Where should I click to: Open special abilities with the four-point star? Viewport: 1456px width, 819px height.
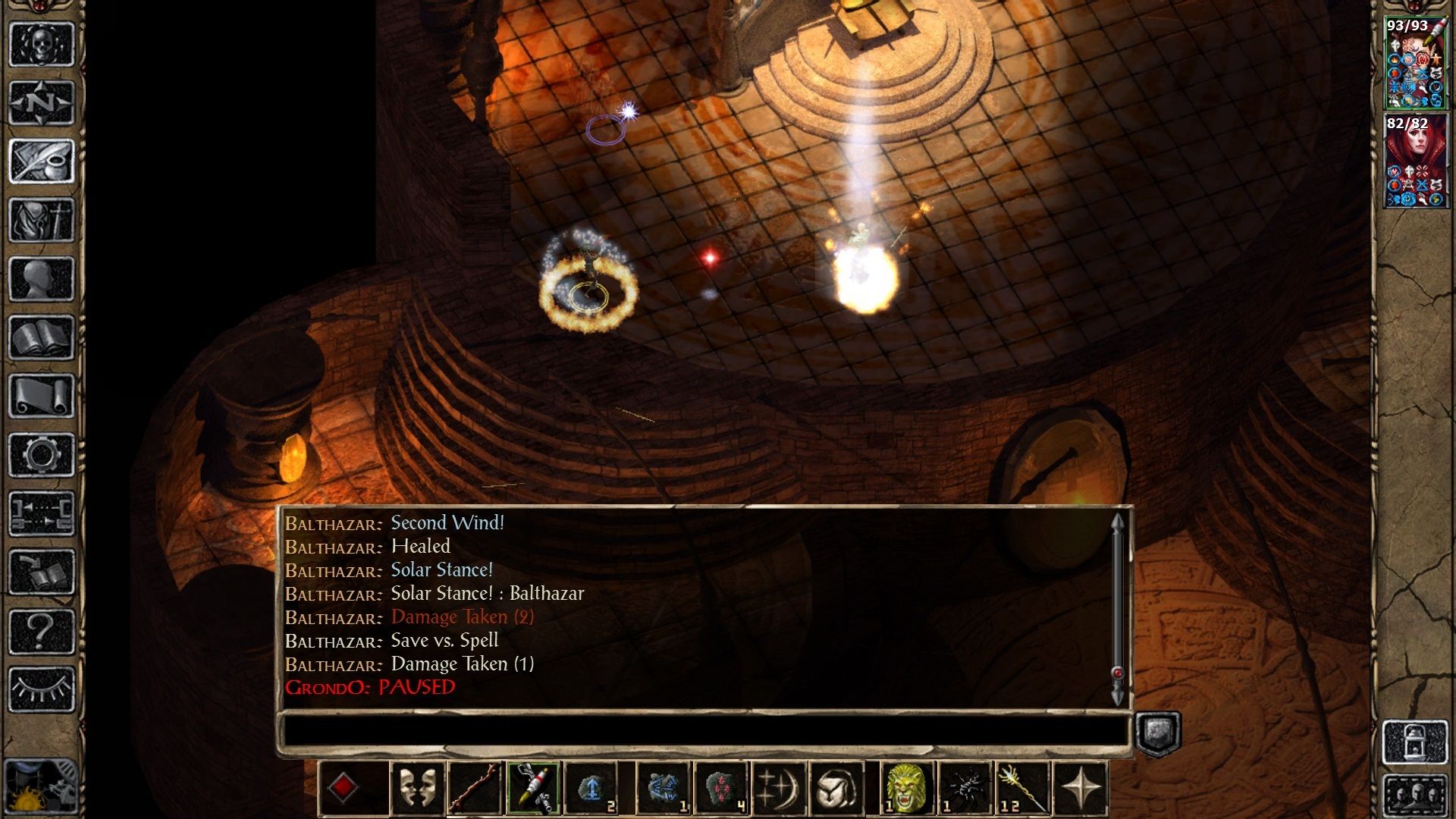pos(1080,788)
